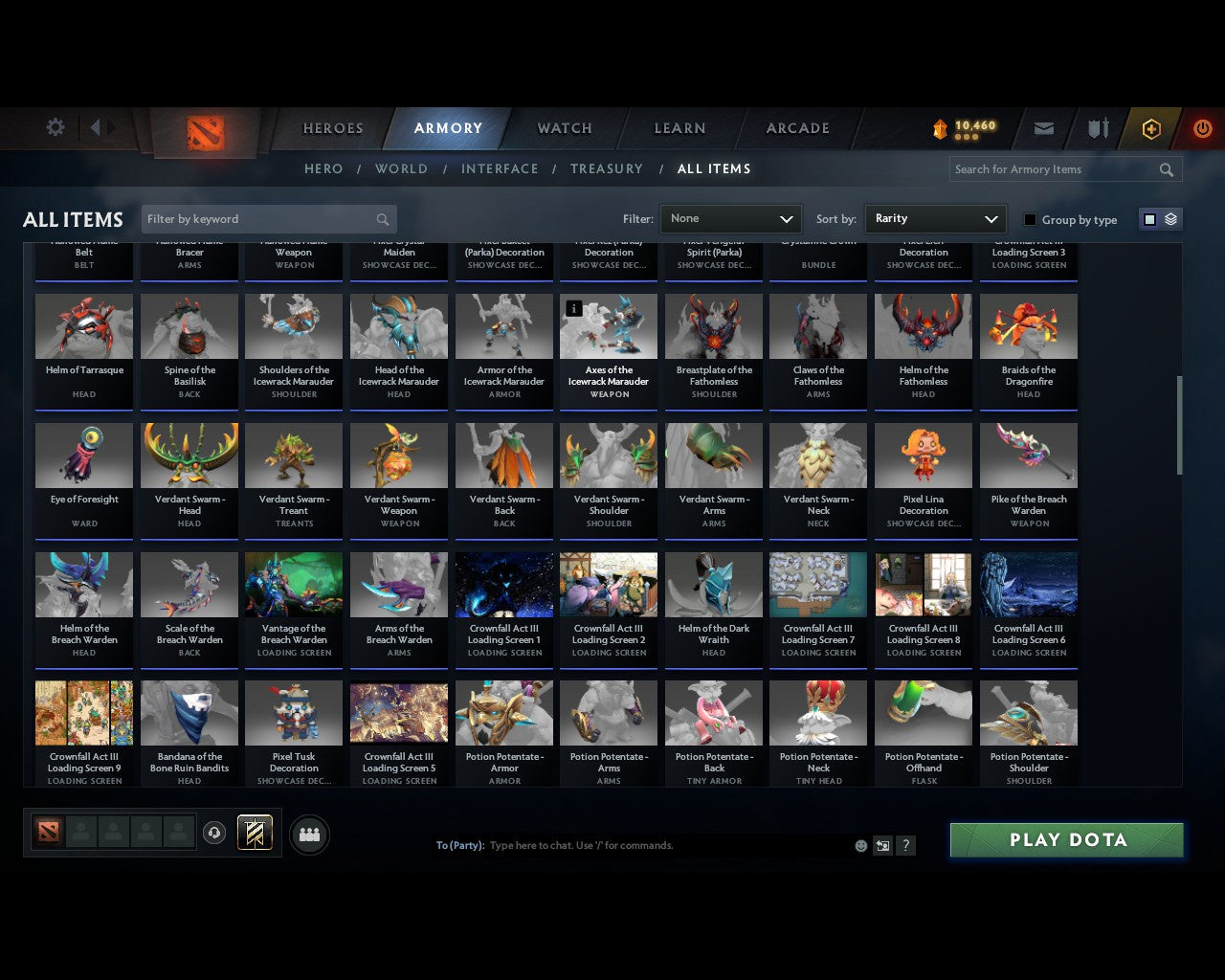The width and height of the screenshot is (1225, 980).
Task: Open the Filter dropdown set to None
Action: [x=730, y=219]
